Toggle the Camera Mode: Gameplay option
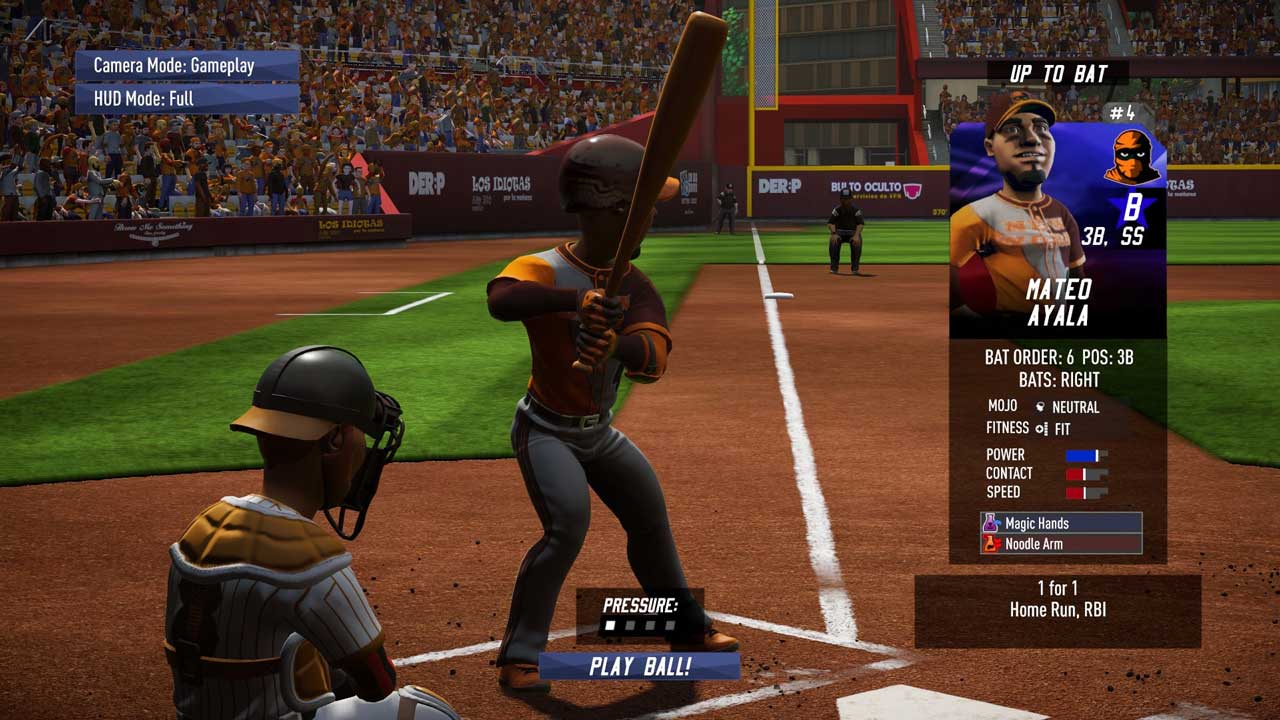Image resolution: width=1280 pixels, height=720 pixels. (187, 66)
